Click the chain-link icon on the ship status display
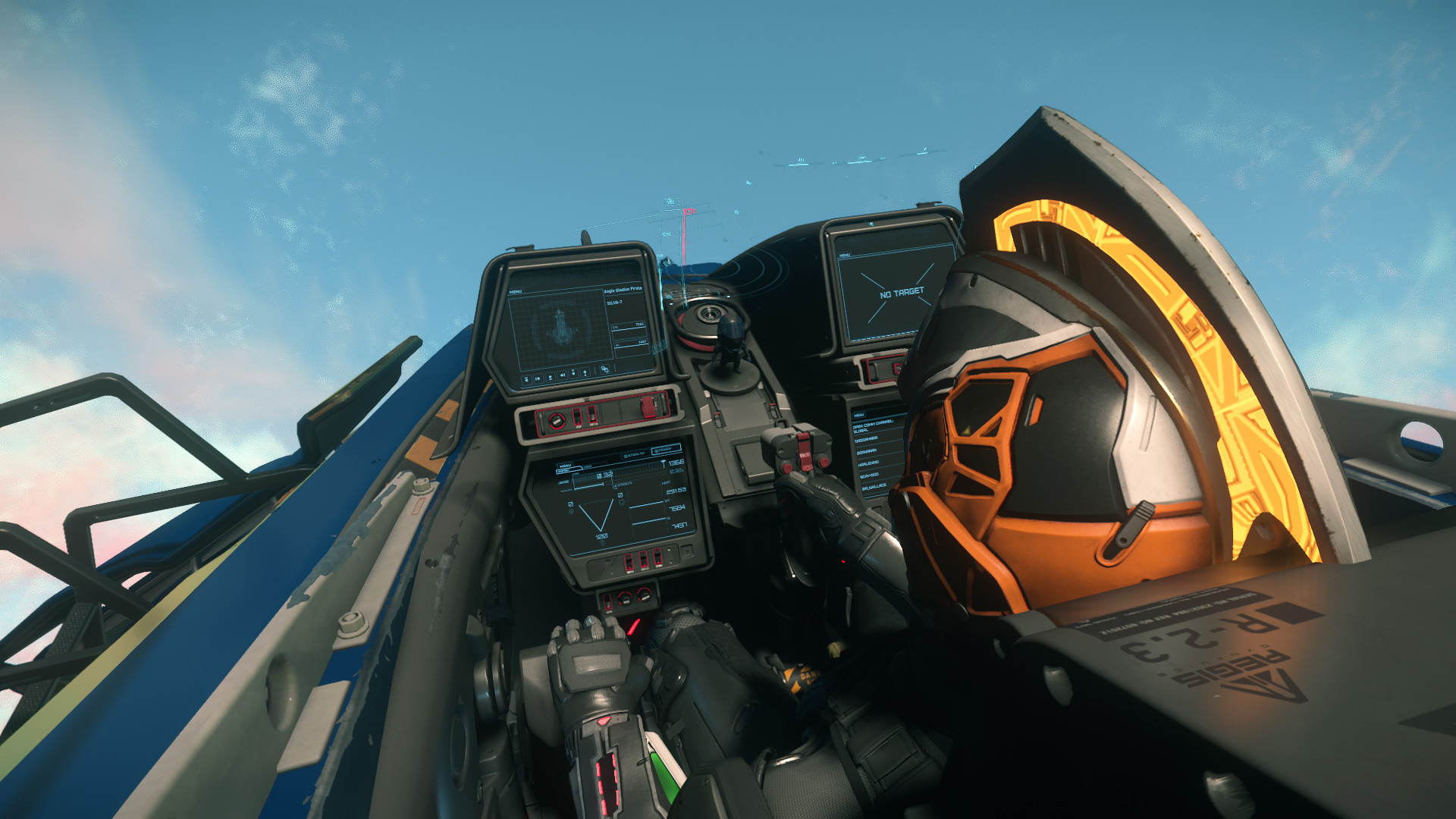The height and width of the screenshot is (819, 1456). [604, 369]
